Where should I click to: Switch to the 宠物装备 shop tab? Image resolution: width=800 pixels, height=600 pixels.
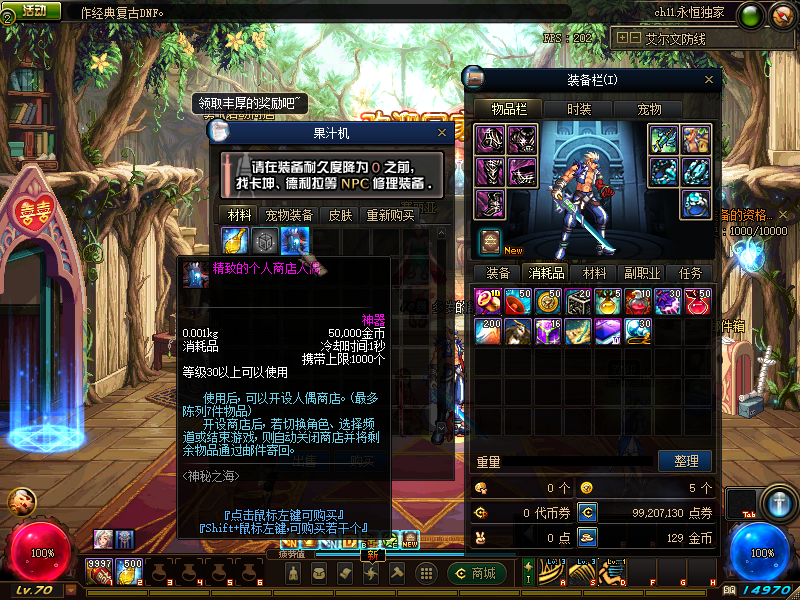coord(290,215)
